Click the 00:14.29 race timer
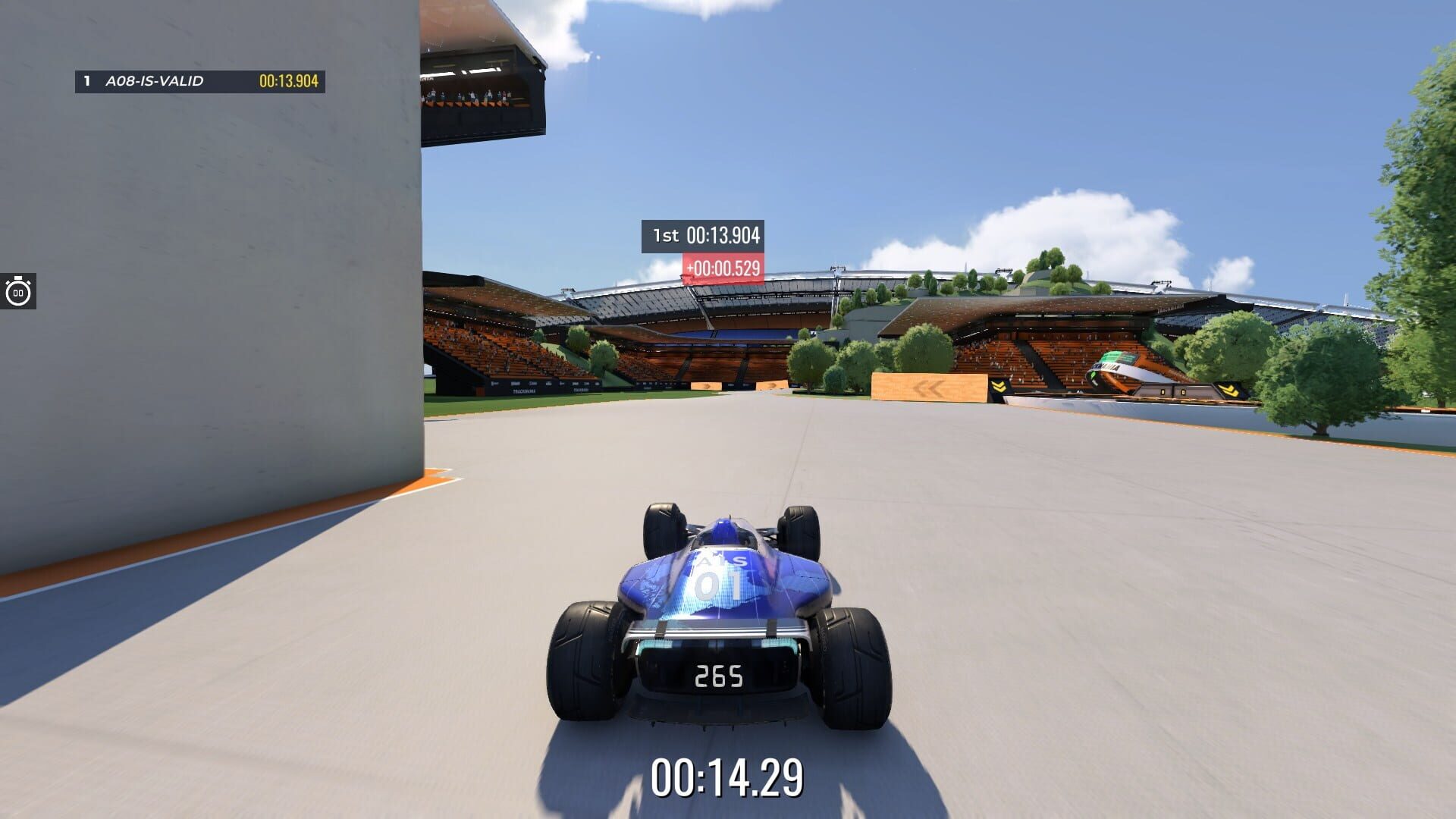 (x=728, y=777)
